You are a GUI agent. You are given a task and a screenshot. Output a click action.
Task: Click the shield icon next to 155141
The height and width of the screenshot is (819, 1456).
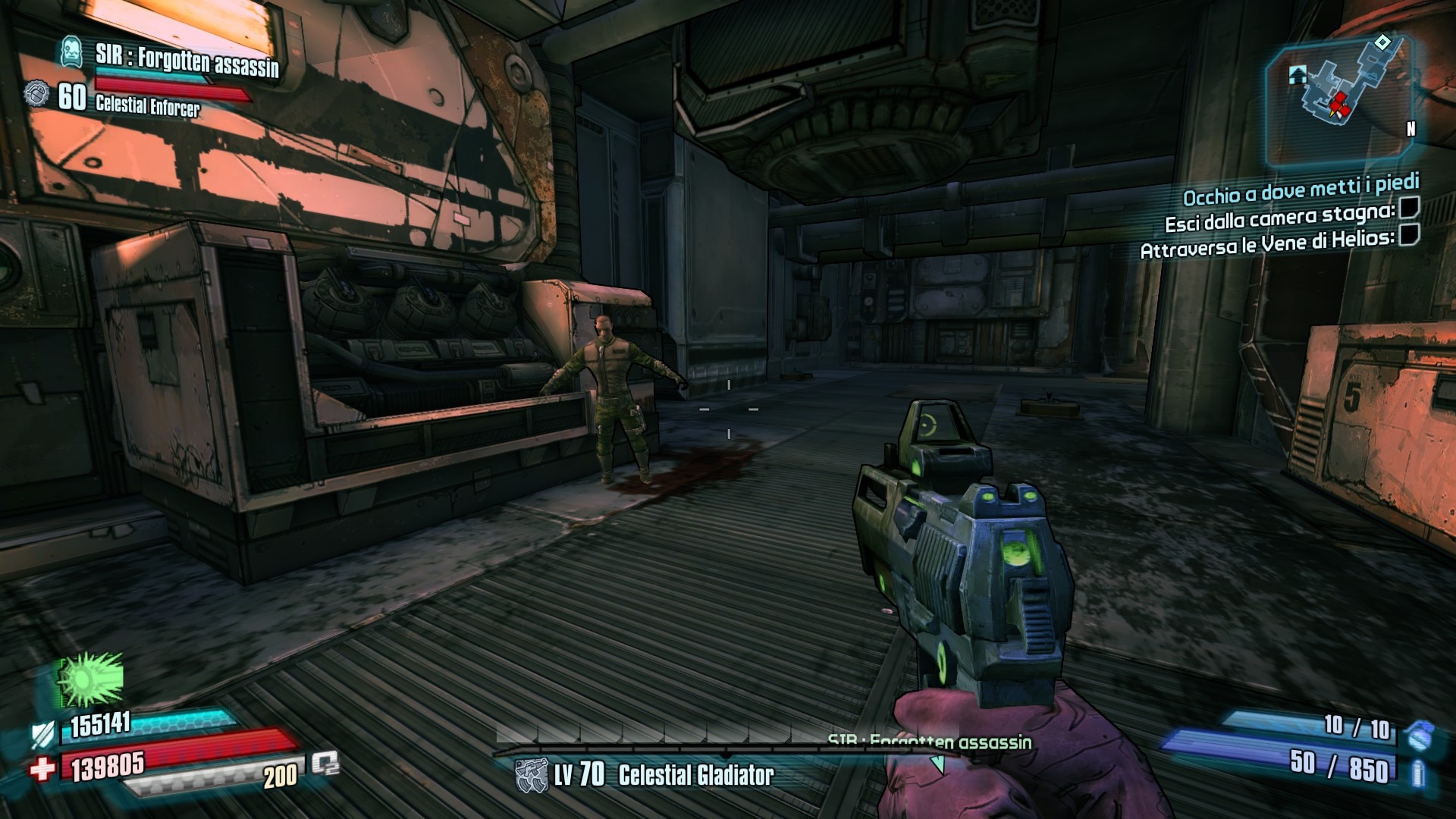coord(42,734)
